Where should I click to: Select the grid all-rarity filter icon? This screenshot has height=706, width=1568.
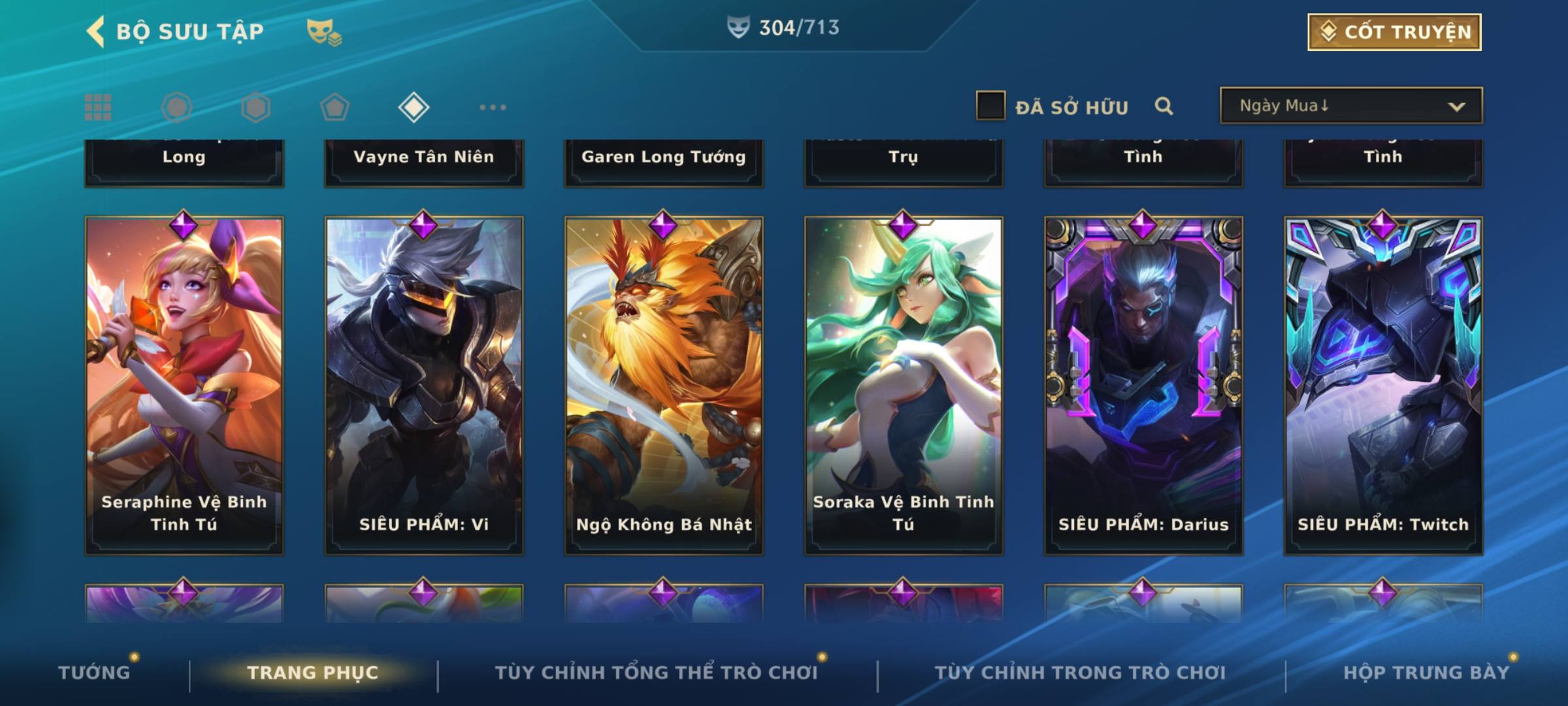[98, 107]
